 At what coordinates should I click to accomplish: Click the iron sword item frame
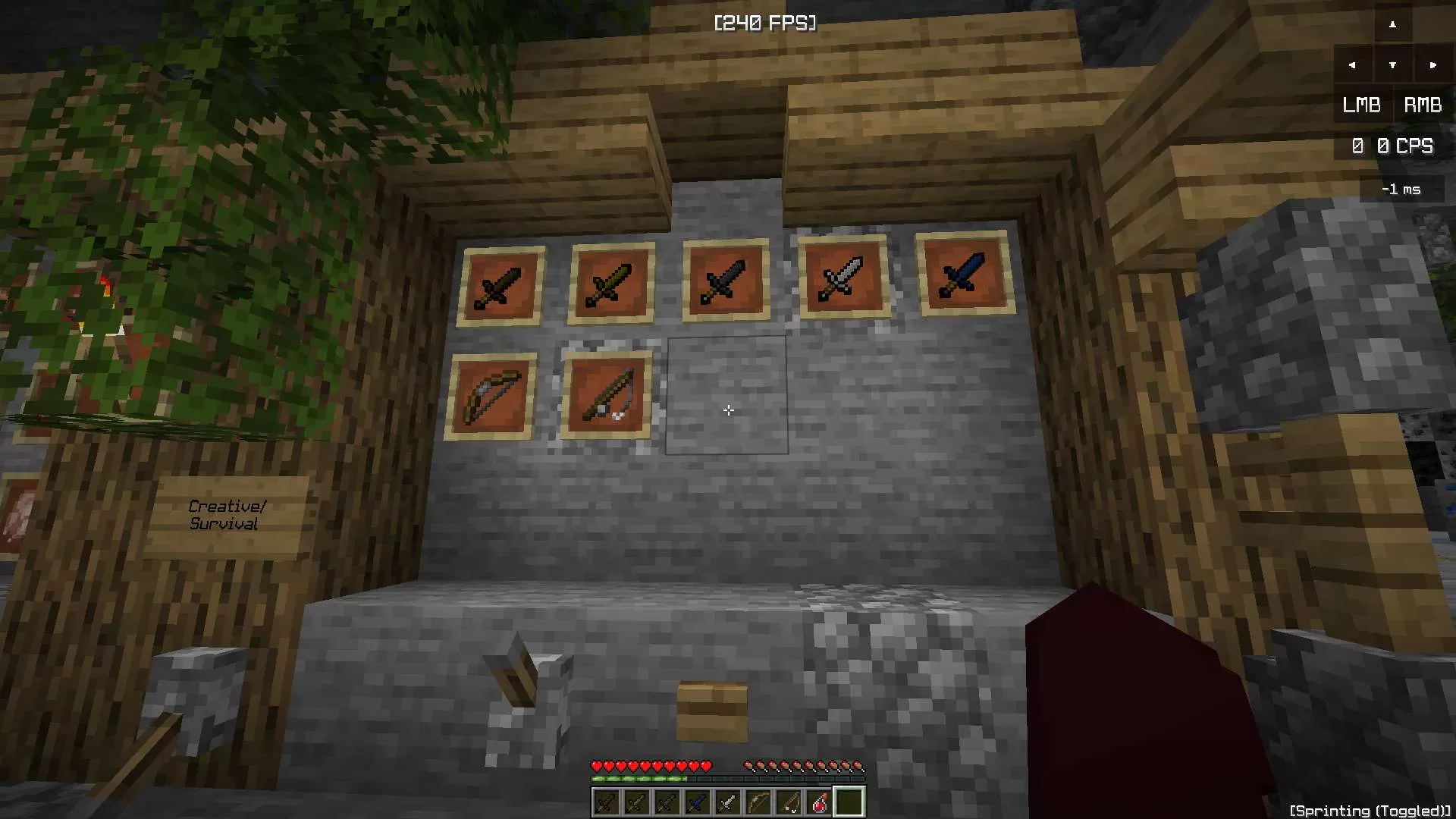click(x=842, y=277)
